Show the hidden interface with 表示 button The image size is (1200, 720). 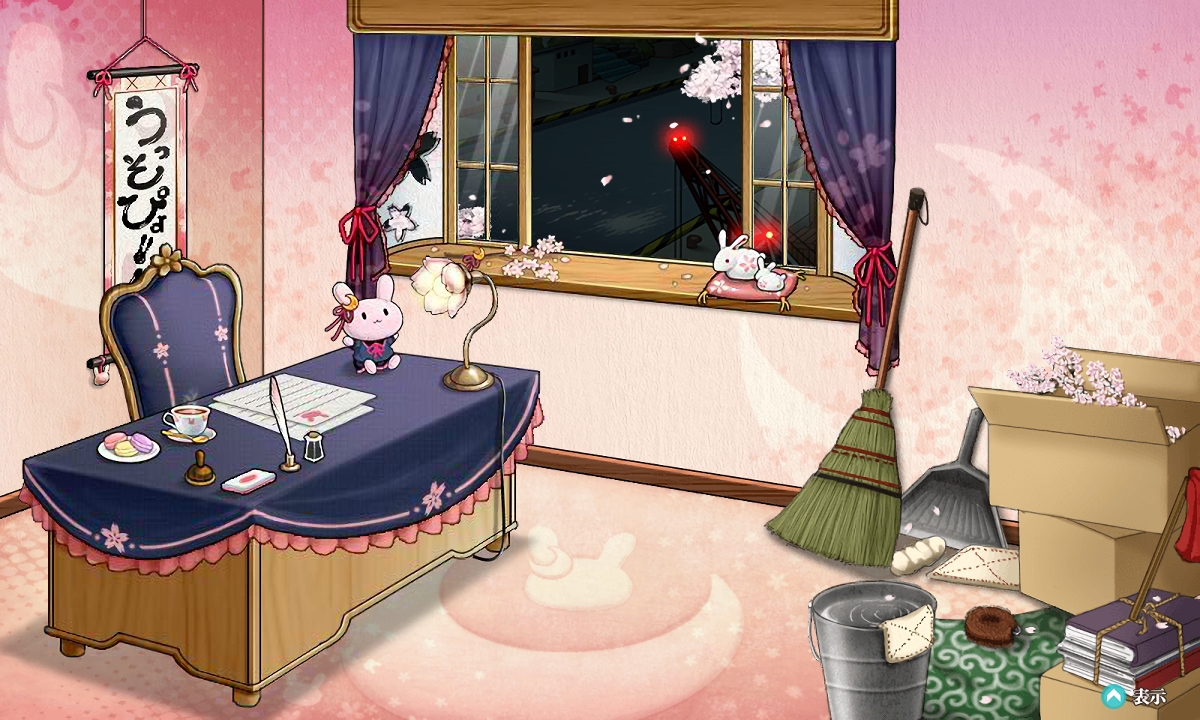1134,696
